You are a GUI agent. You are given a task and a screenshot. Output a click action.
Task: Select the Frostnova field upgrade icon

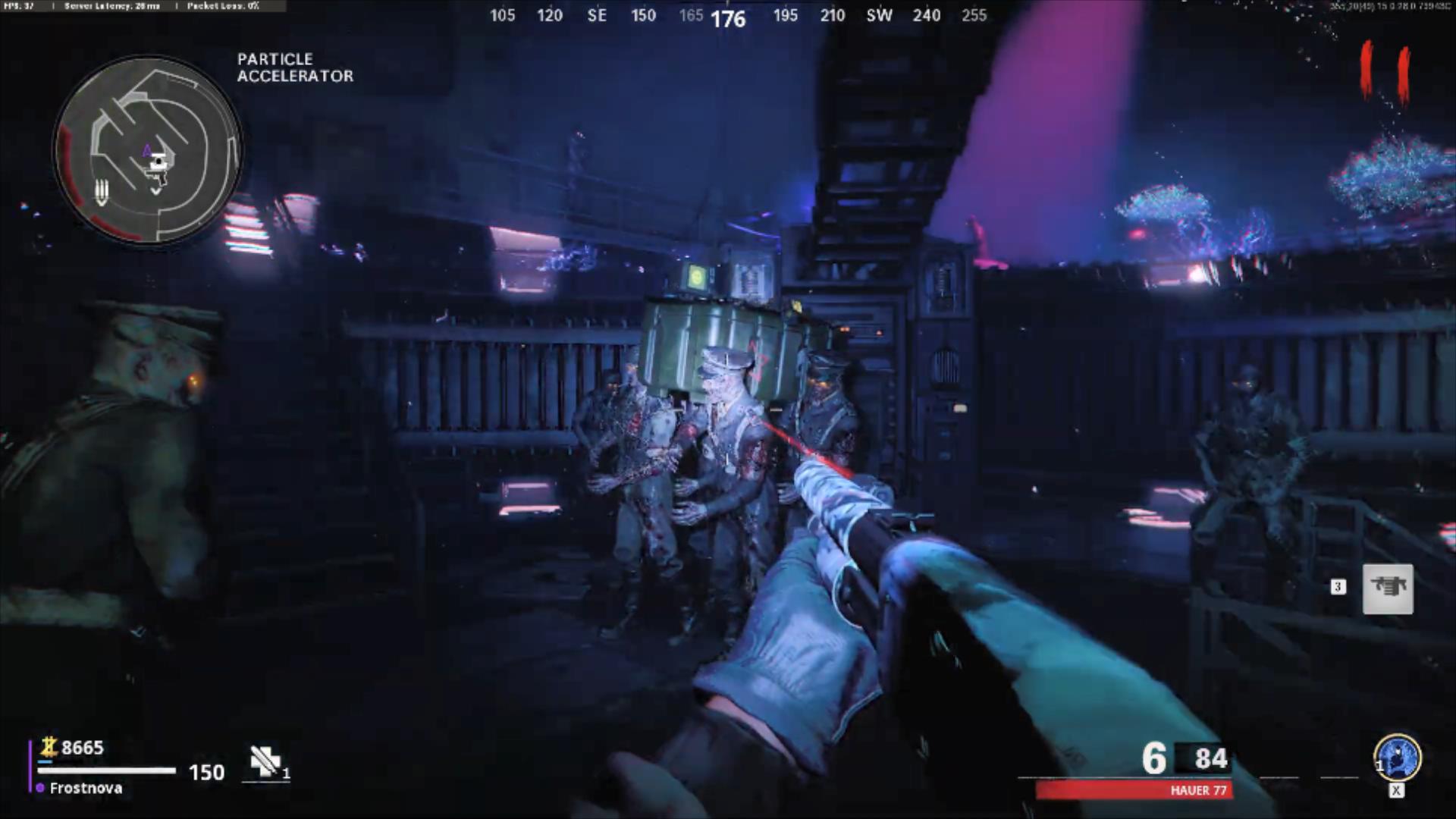1397,757
